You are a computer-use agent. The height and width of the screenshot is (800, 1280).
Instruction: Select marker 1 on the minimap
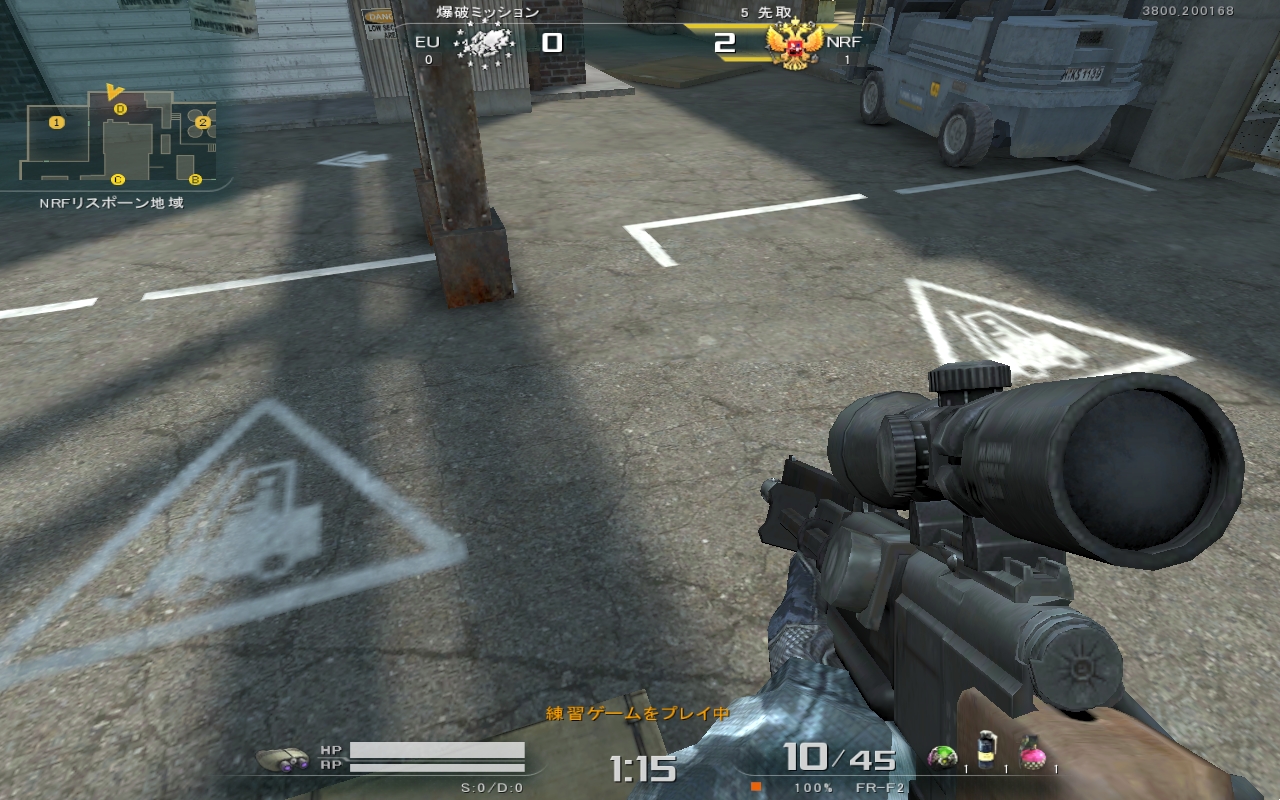[57, 122]
